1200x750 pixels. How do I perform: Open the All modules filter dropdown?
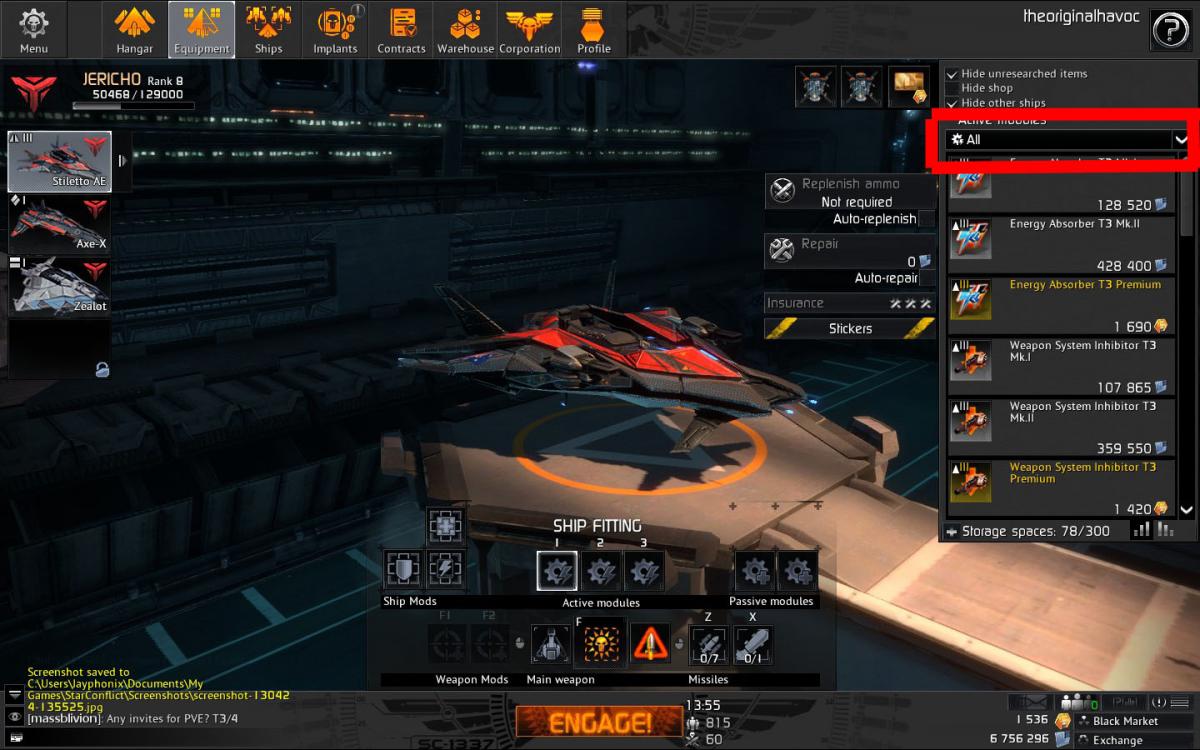pyautogui.click(x=1067, y=140)
